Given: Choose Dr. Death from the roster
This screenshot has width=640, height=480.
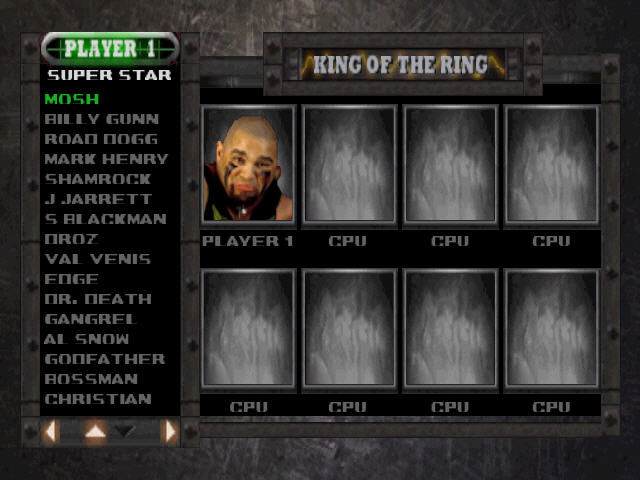Looking at the screenshot, I should [98, 299].
